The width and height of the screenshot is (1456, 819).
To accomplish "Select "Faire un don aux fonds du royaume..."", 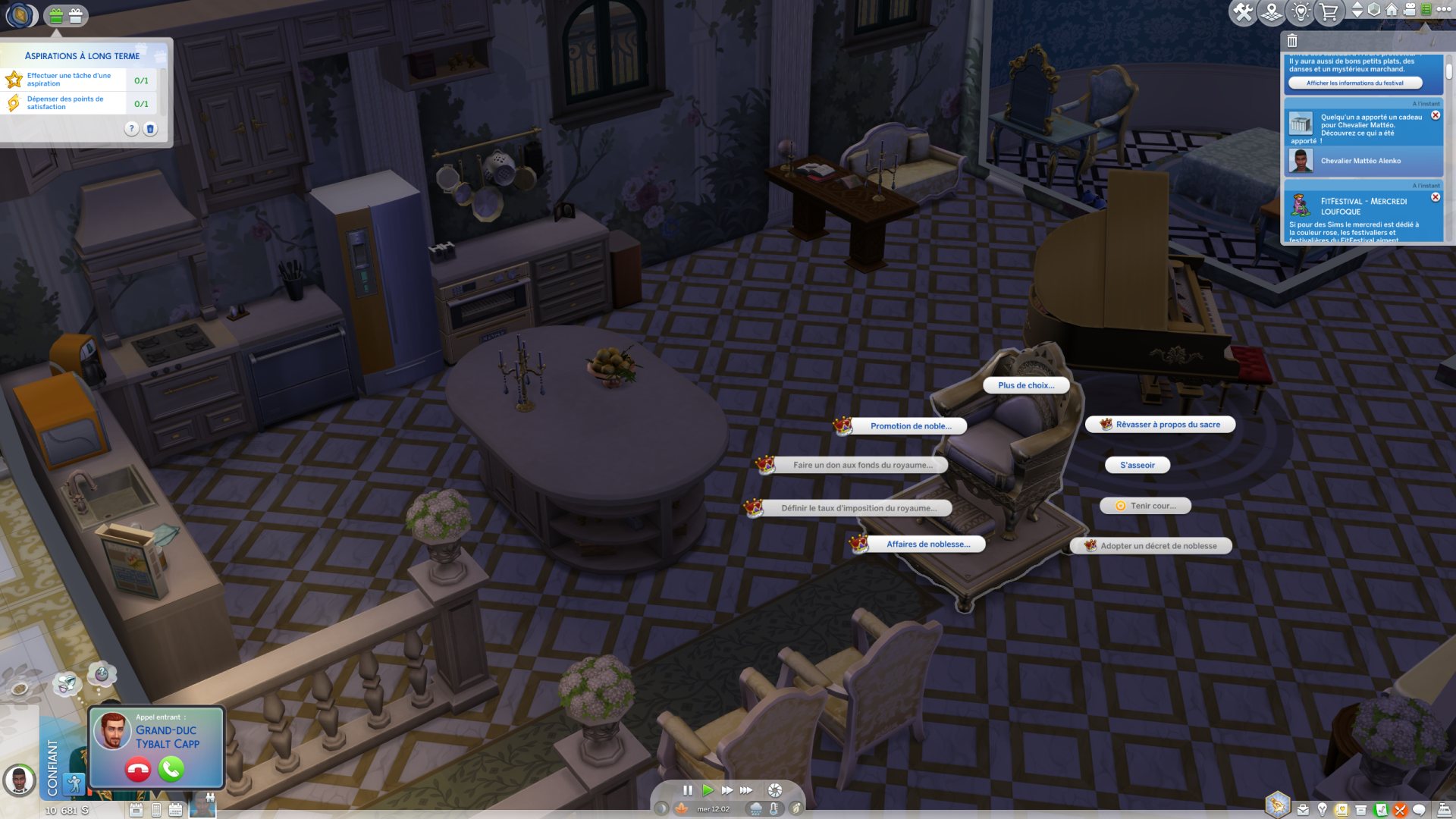I will click(x=862, y=466).
